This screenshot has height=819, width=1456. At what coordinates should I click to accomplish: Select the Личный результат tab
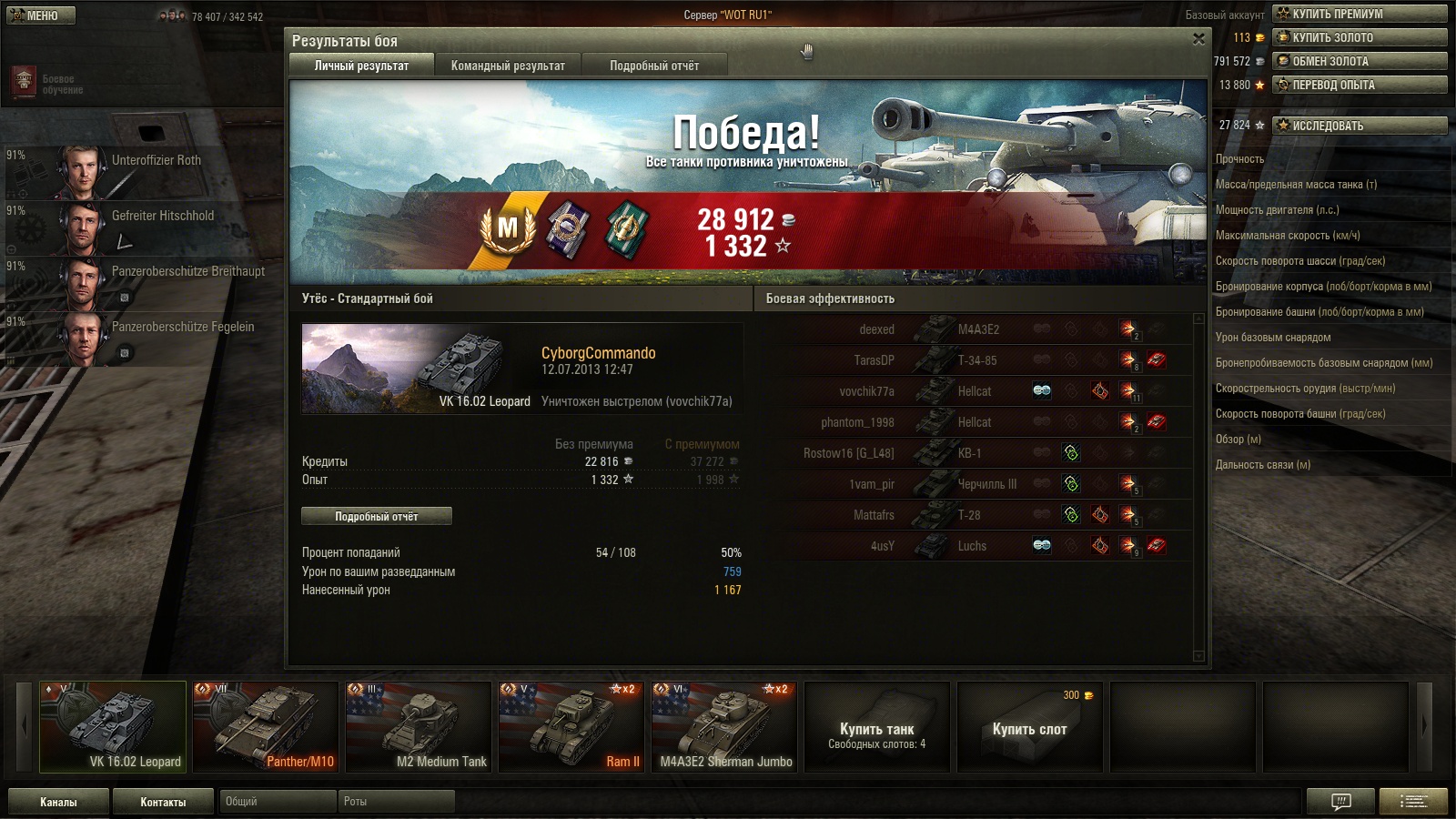[361, 66]
